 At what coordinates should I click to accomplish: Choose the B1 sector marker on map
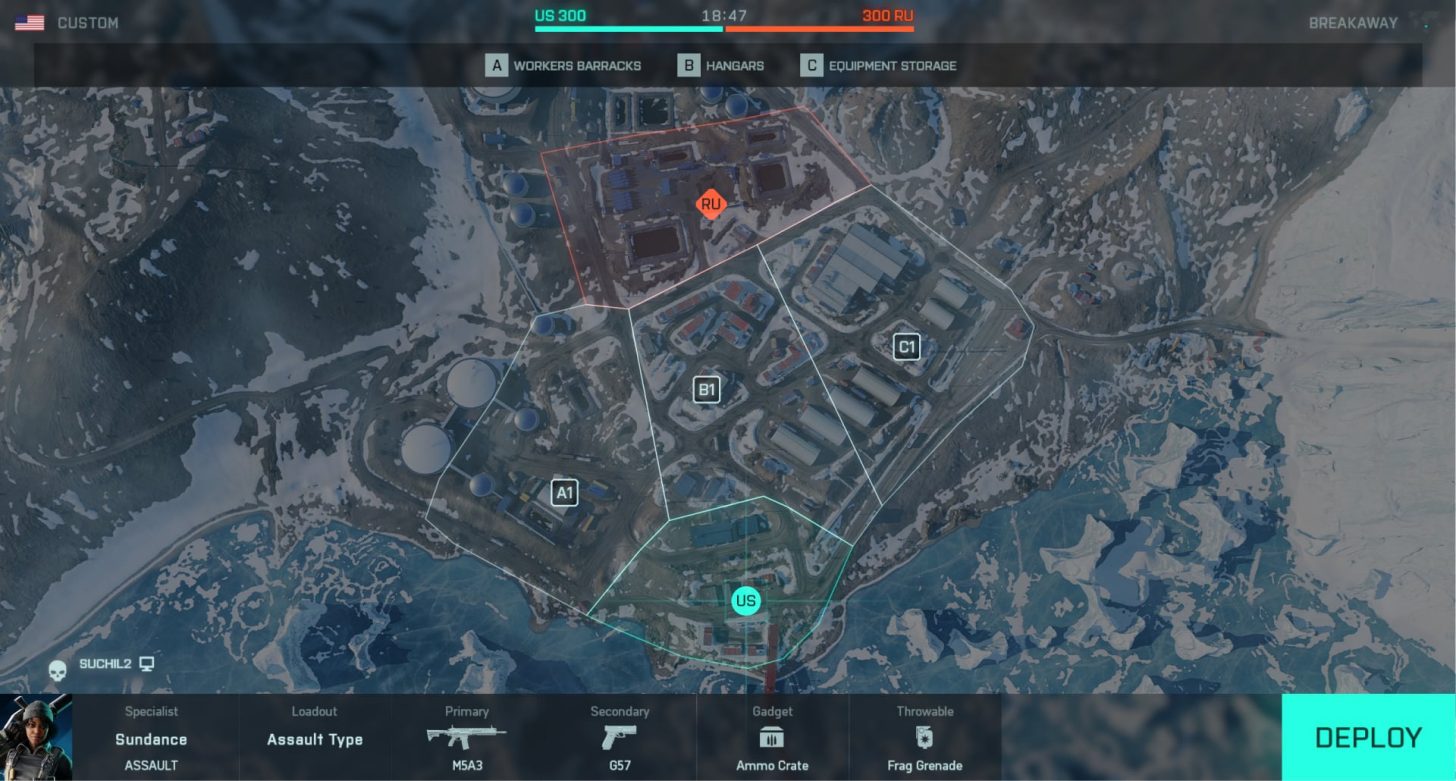coord(707,390)
